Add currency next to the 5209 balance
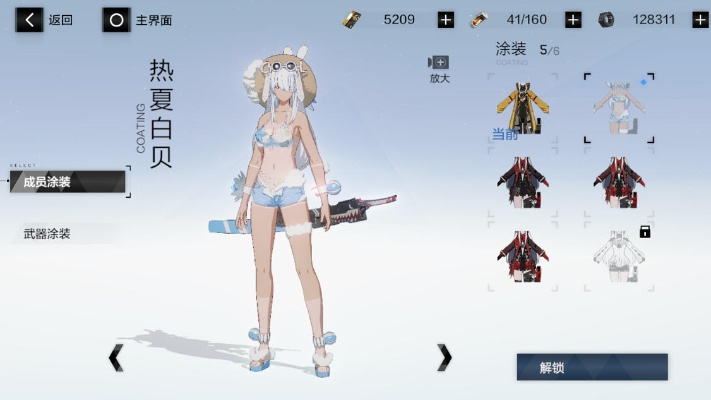 pos(445,19)
